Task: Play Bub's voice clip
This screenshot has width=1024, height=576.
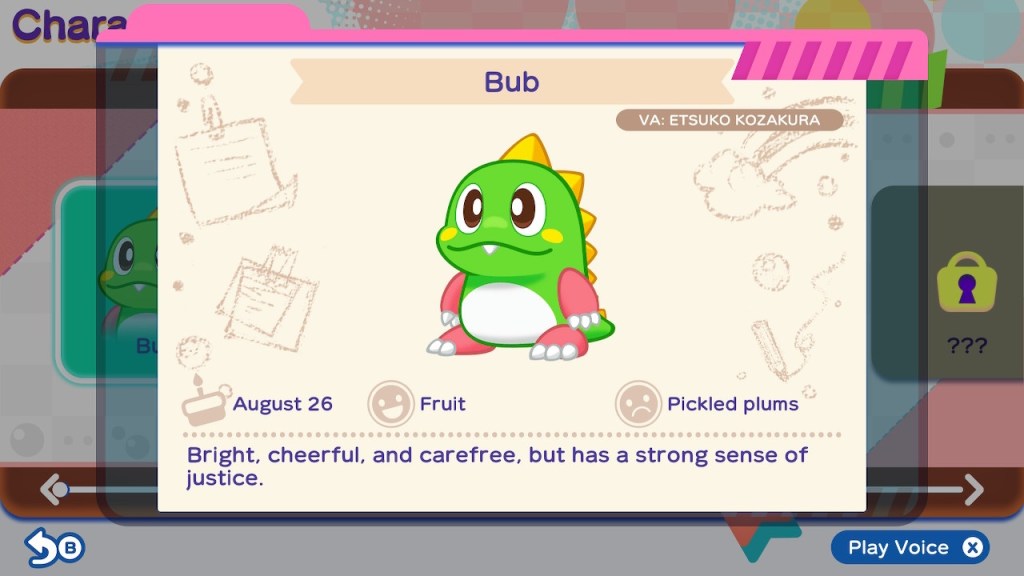Action: pyautogui.click(x=909, y=547)
